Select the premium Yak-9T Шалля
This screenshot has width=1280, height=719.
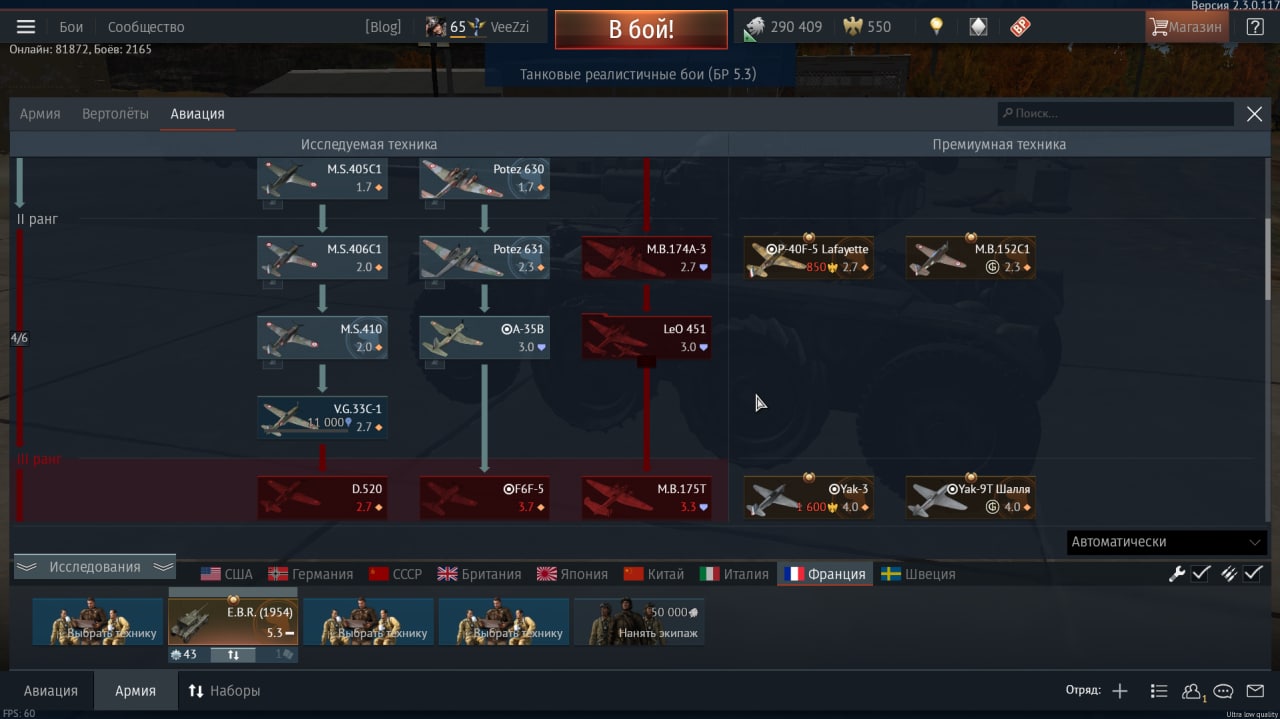click(x=970, y=498)
